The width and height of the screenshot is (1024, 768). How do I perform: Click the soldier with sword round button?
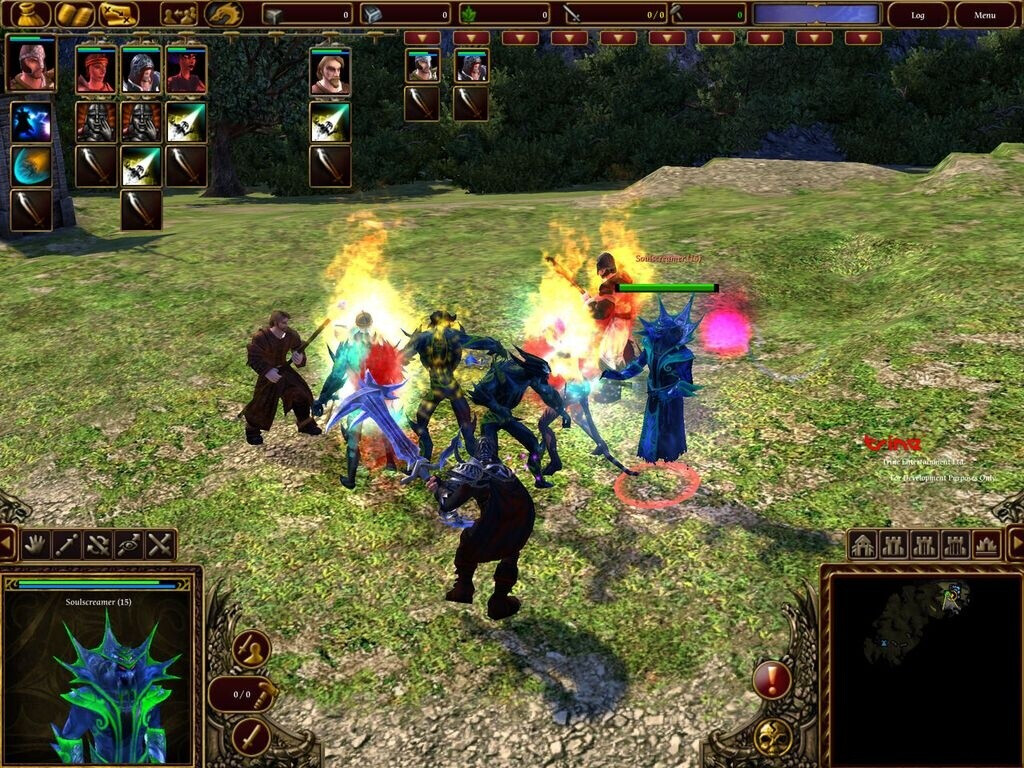click(251, 649)
